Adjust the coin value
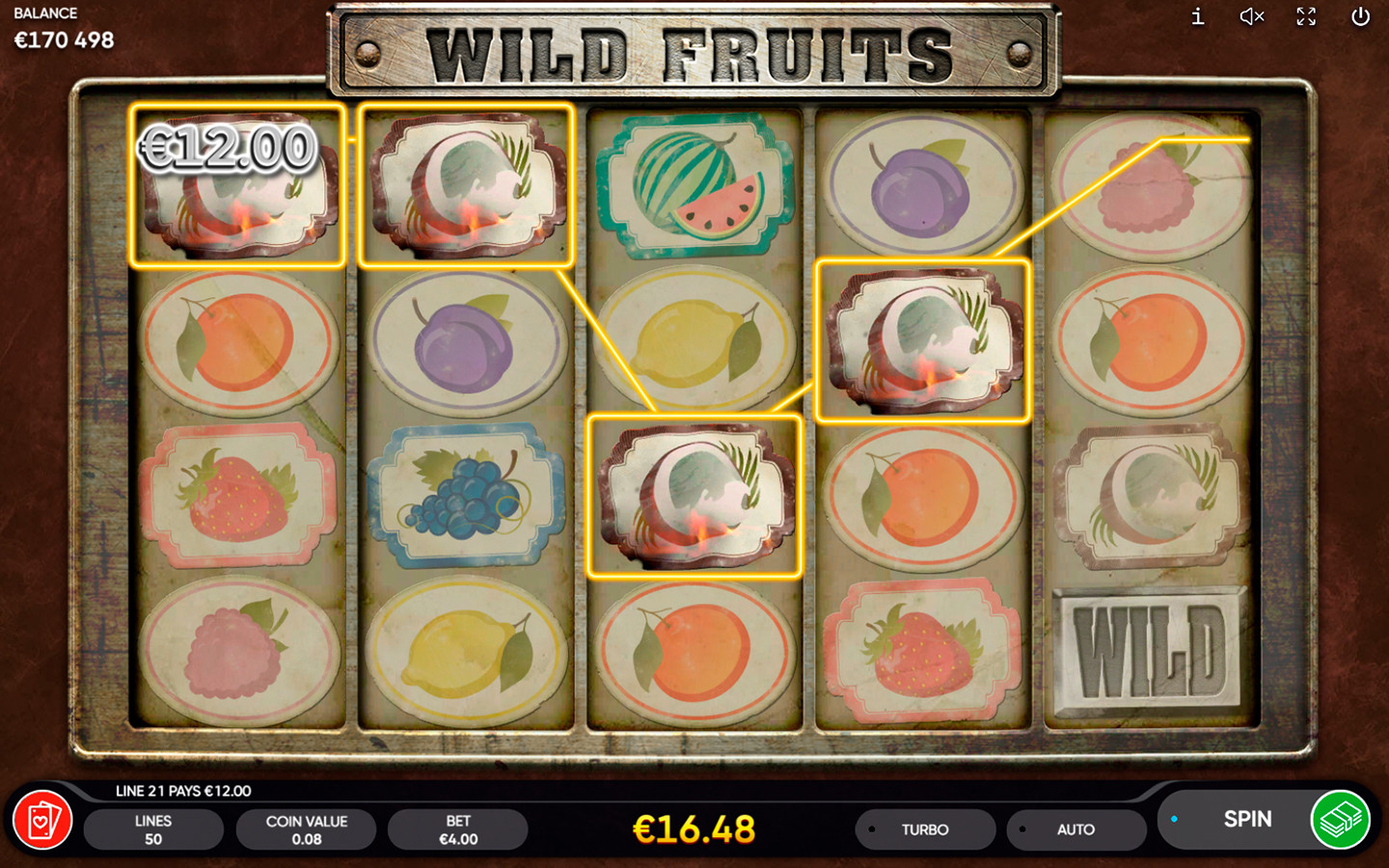 [306, 829]
